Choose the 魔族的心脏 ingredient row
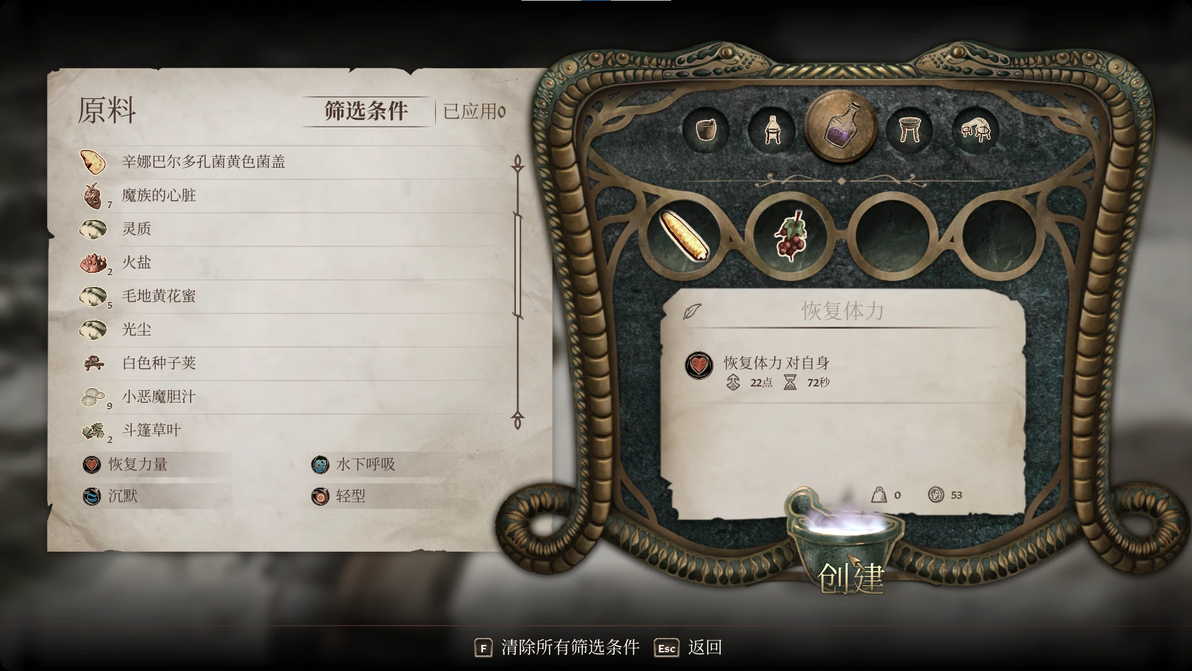 [x=159, y=195]
